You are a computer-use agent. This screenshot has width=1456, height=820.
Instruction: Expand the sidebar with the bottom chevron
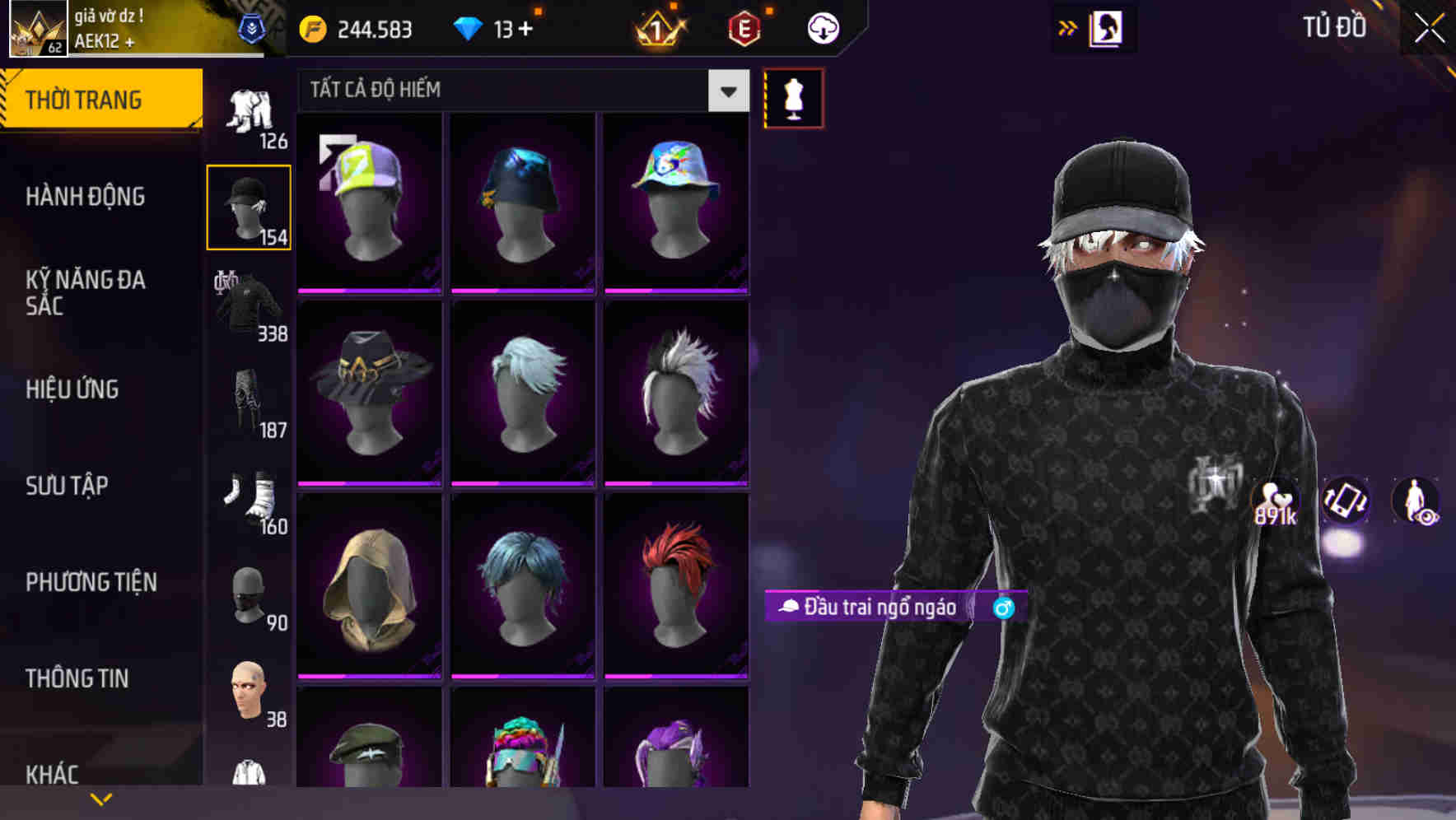[x=101, y=798]
